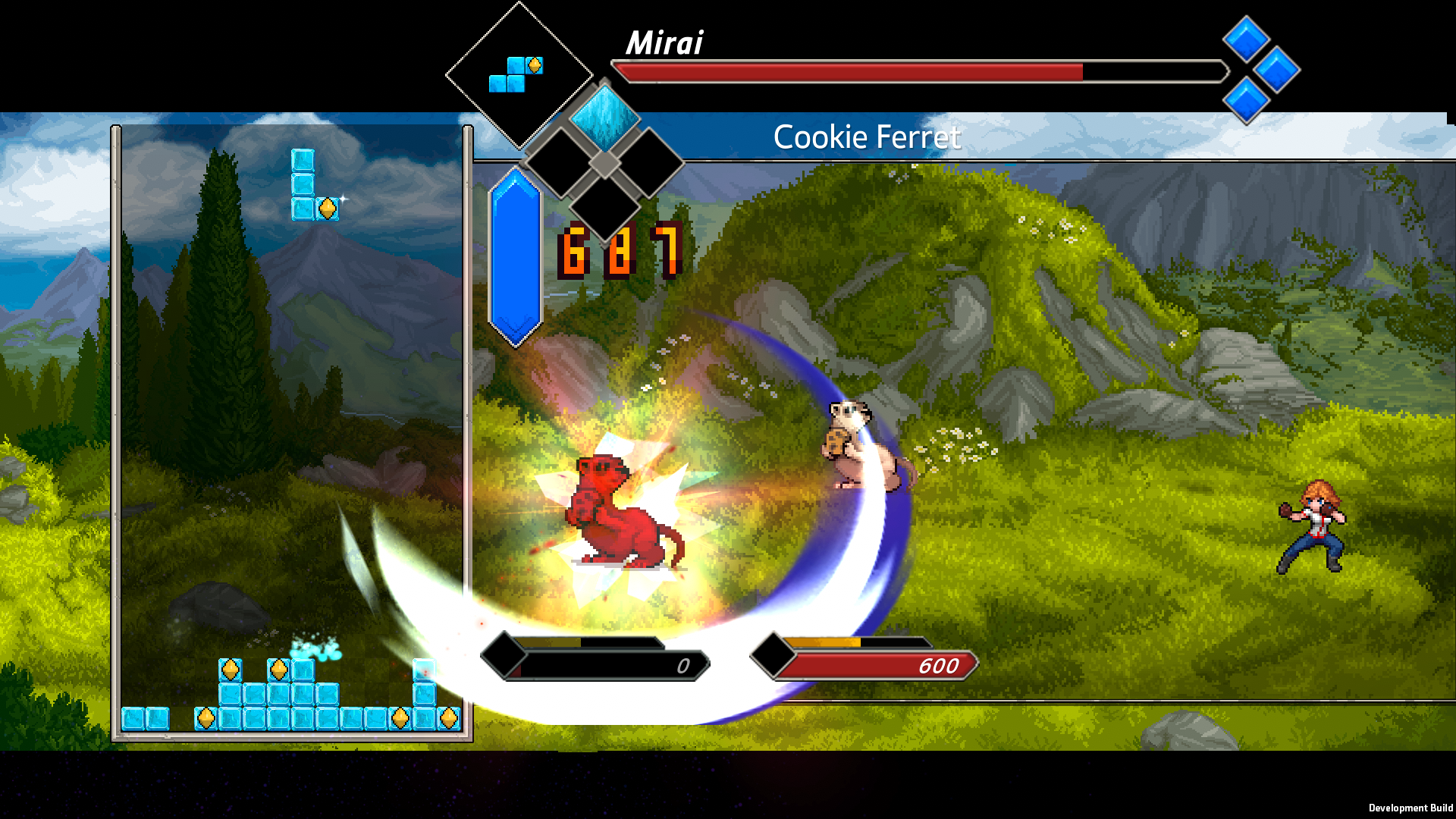The image size is (1456, 819).
Task: Click the Cookie Ferret name banner
Action: (x=867, y=136)
